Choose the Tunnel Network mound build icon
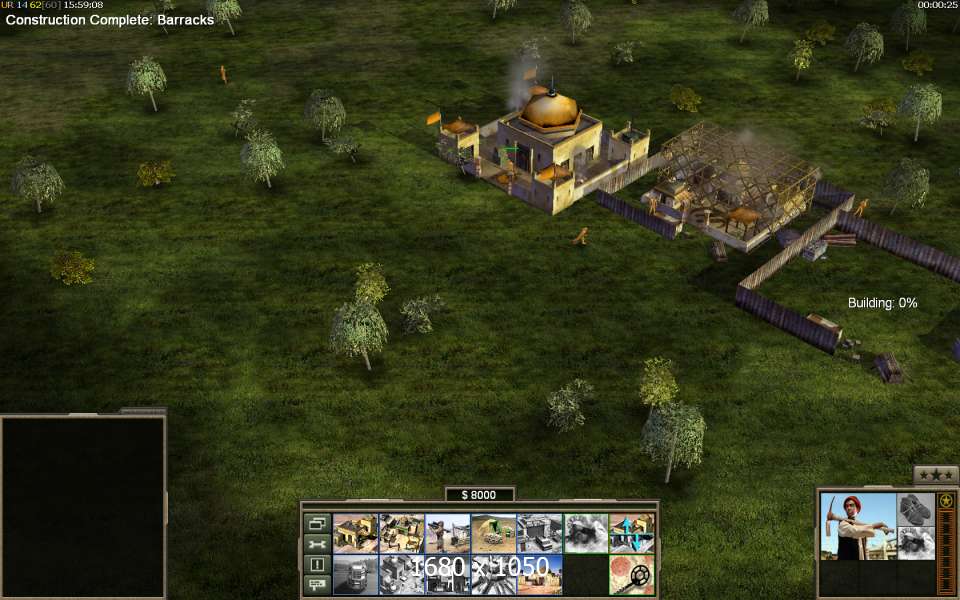 click(495, 533)
